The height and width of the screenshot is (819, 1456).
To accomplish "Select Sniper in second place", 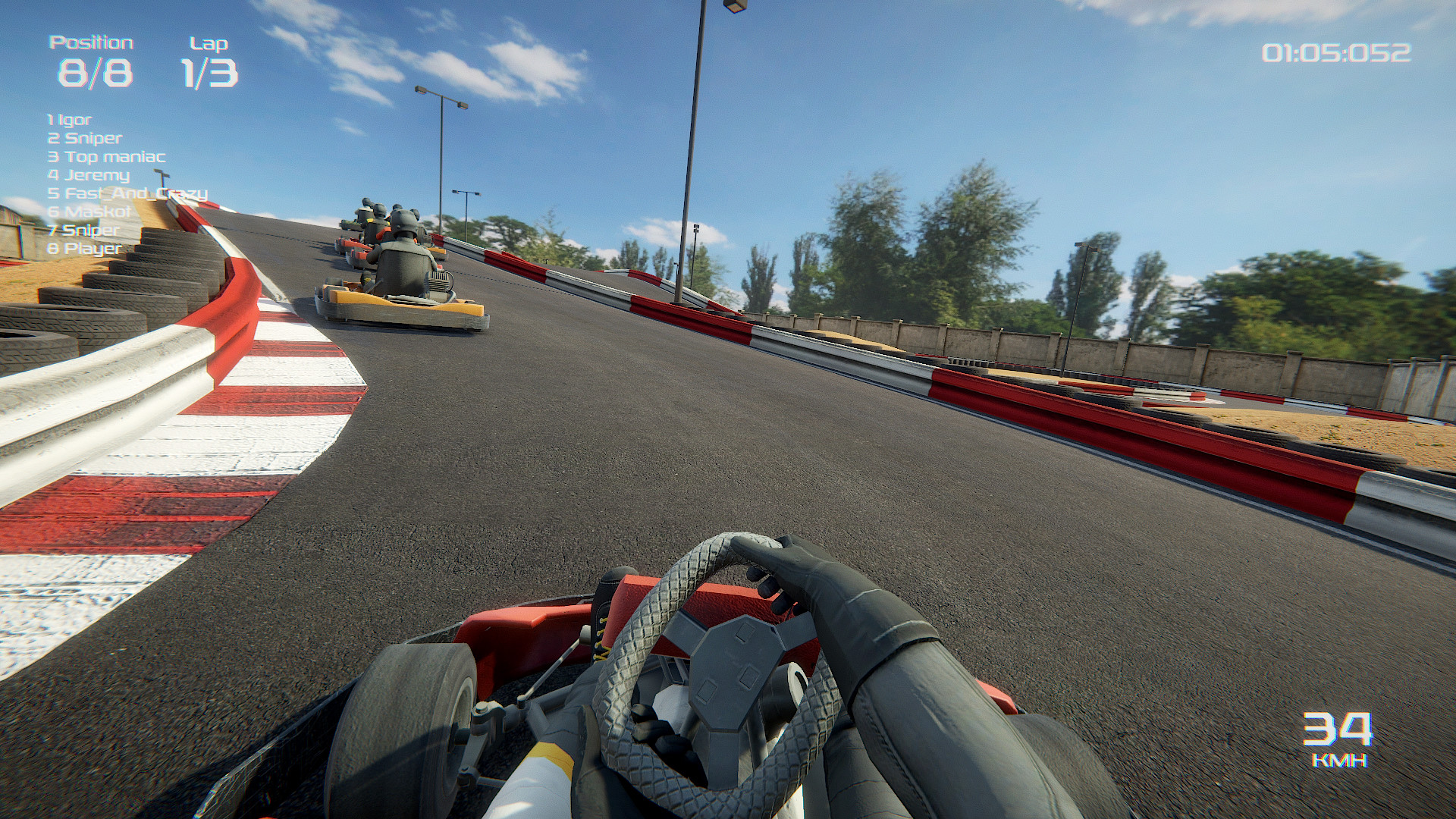I will 83,138.
